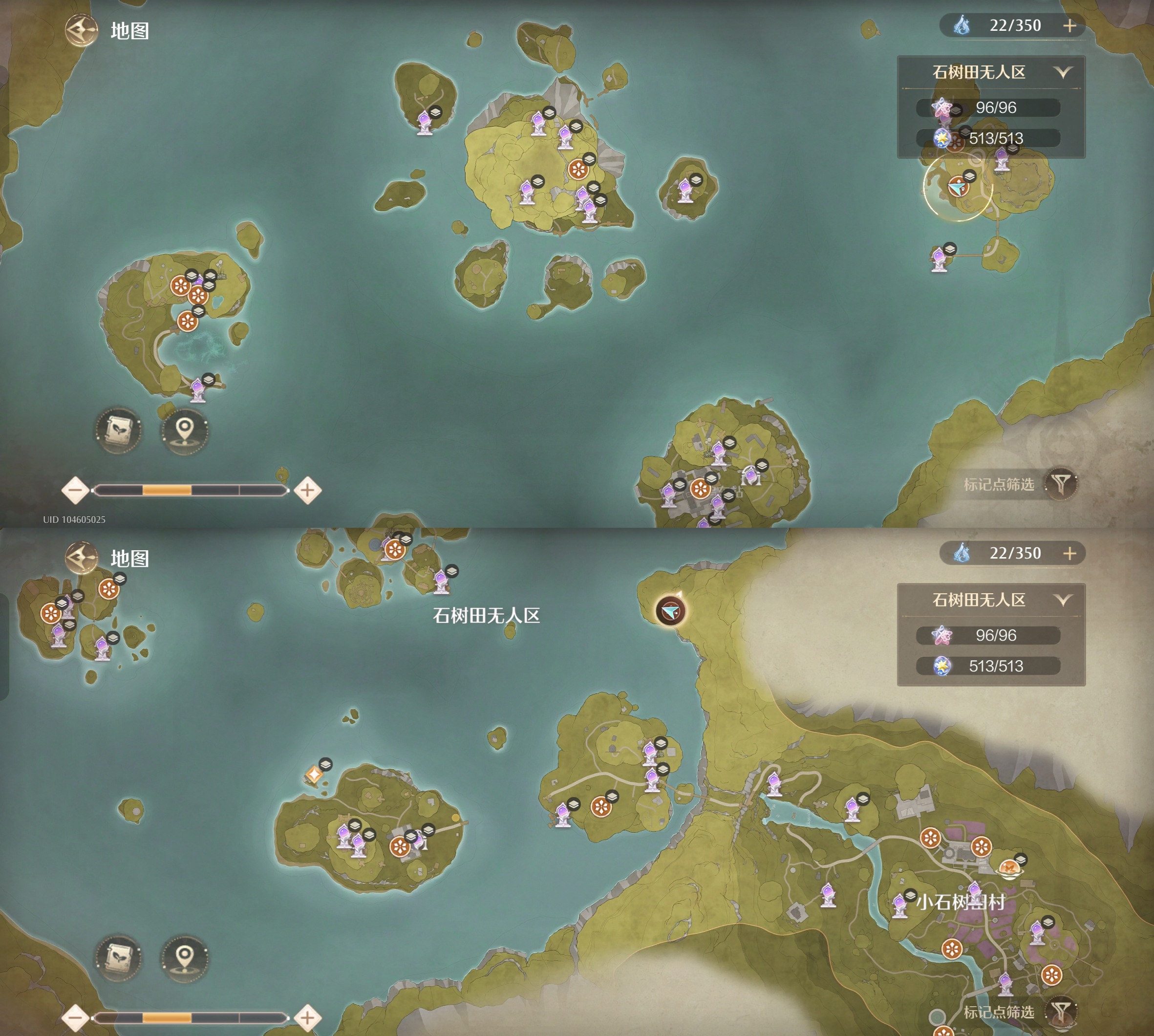
Task: Zoom in on the upper map
Action: pyautogui.click(x=307, y=490)
